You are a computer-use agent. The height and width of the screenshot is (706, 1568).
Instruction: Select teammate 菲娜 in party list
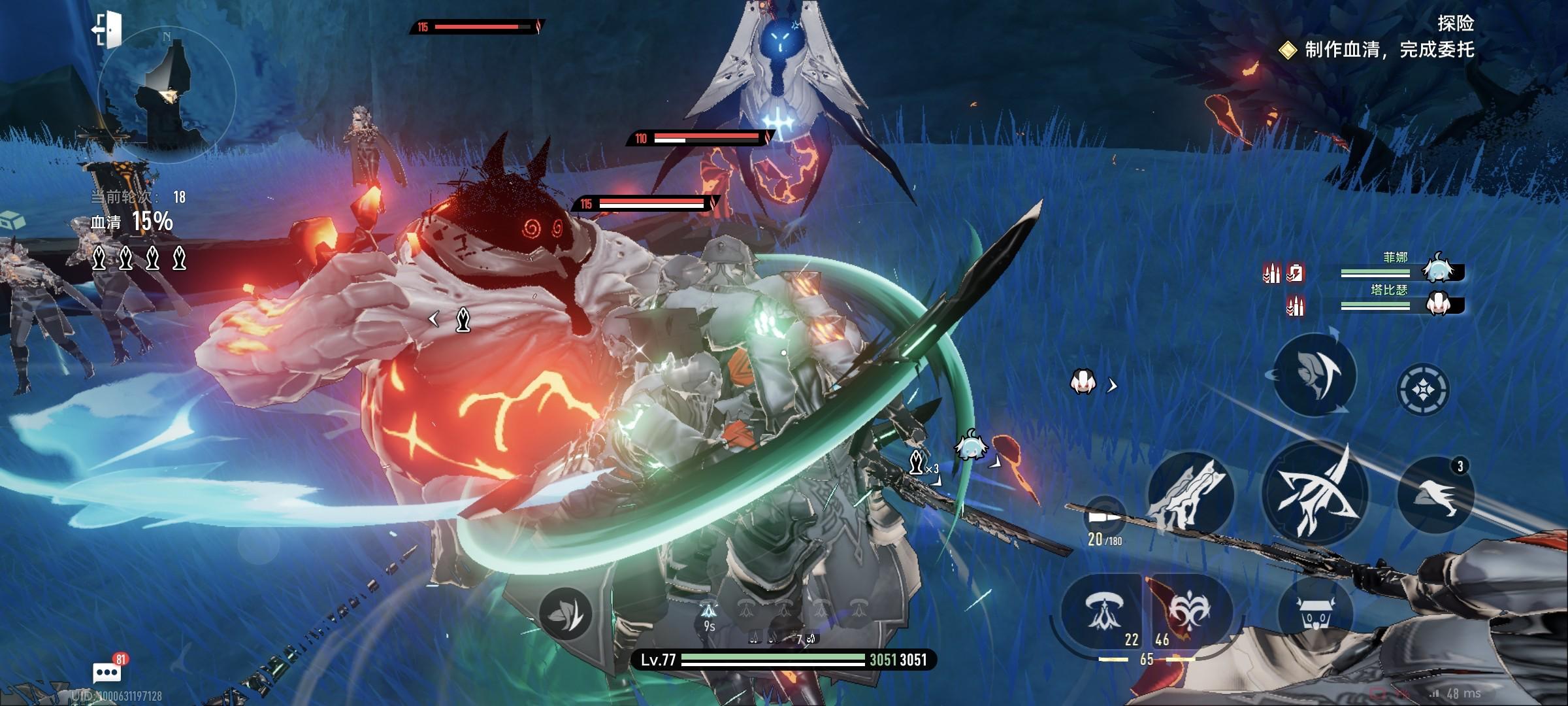(1437, 268)
